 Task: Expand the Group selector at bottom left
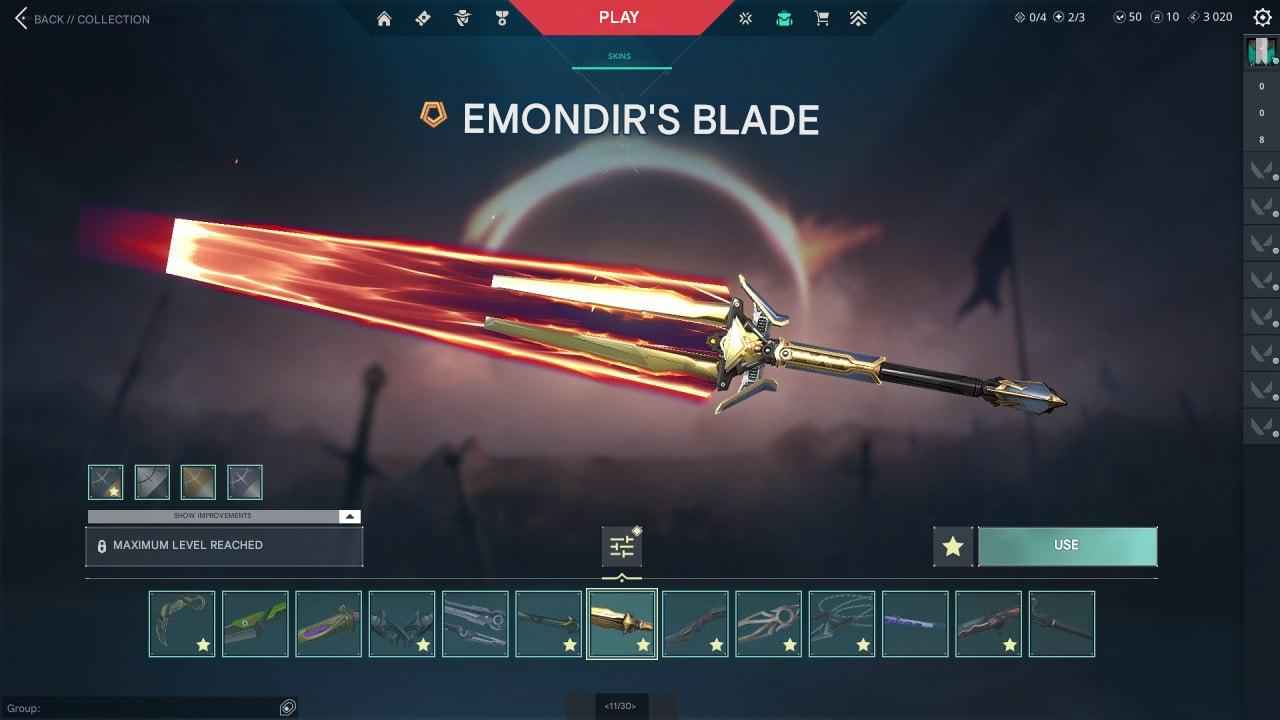pyautogui.click(x=288, y=708)
